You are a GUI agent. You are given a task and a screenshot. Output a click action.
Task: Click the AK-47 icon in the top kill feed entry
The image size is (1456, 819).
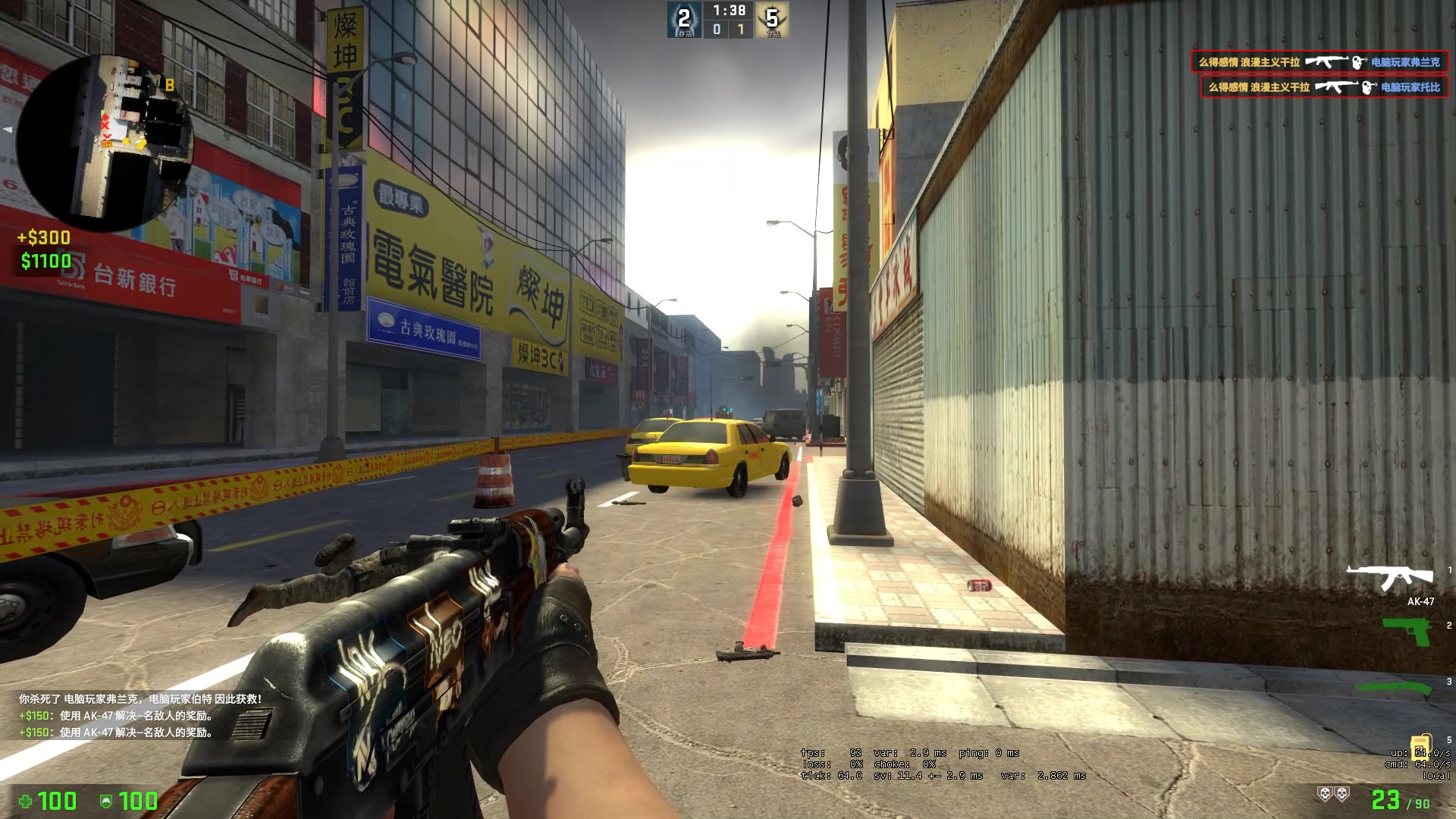point(1329,61)
